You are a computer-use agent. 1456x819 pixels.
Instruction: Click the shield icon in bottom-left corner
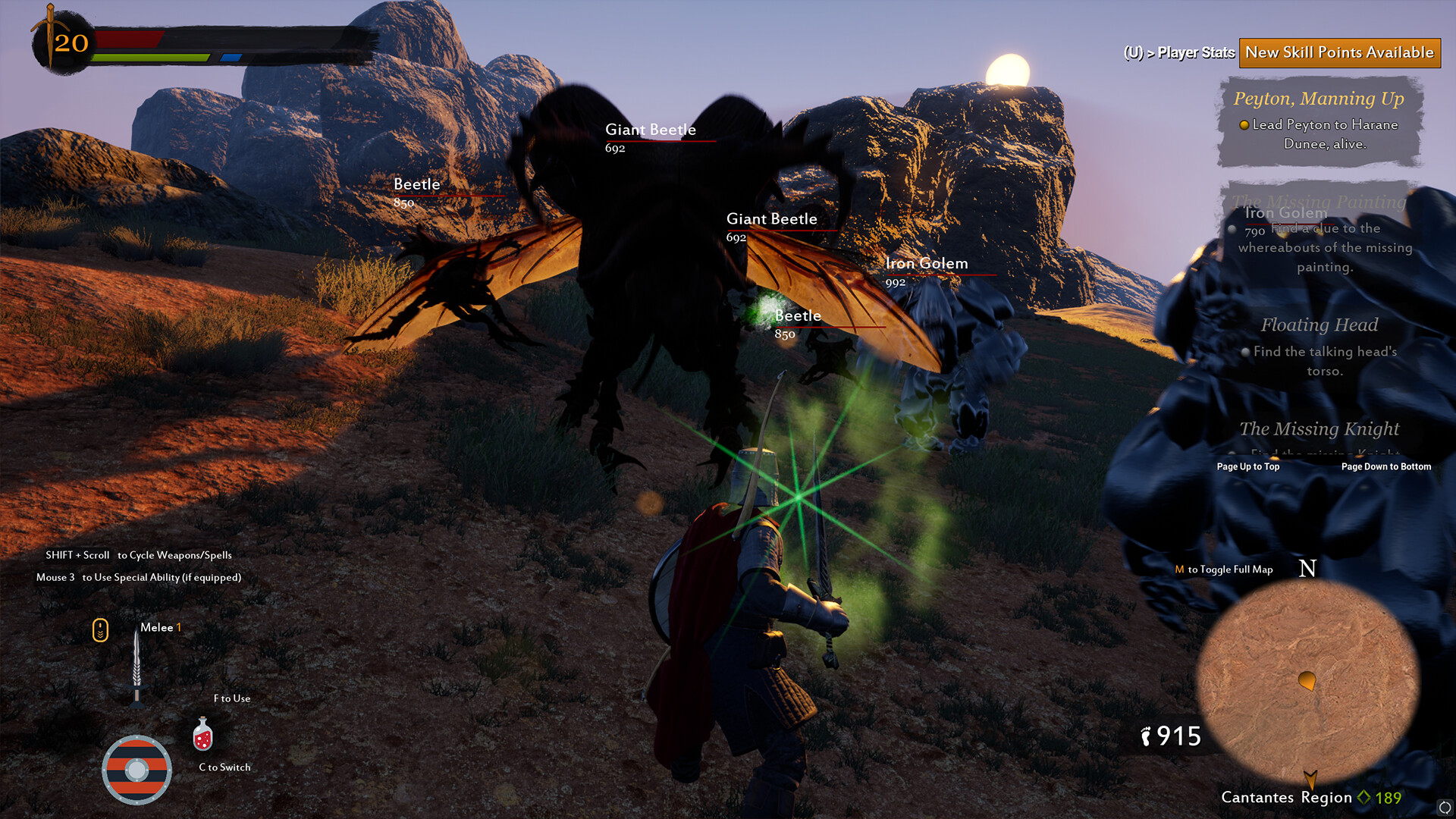click(x=137, y=770)
